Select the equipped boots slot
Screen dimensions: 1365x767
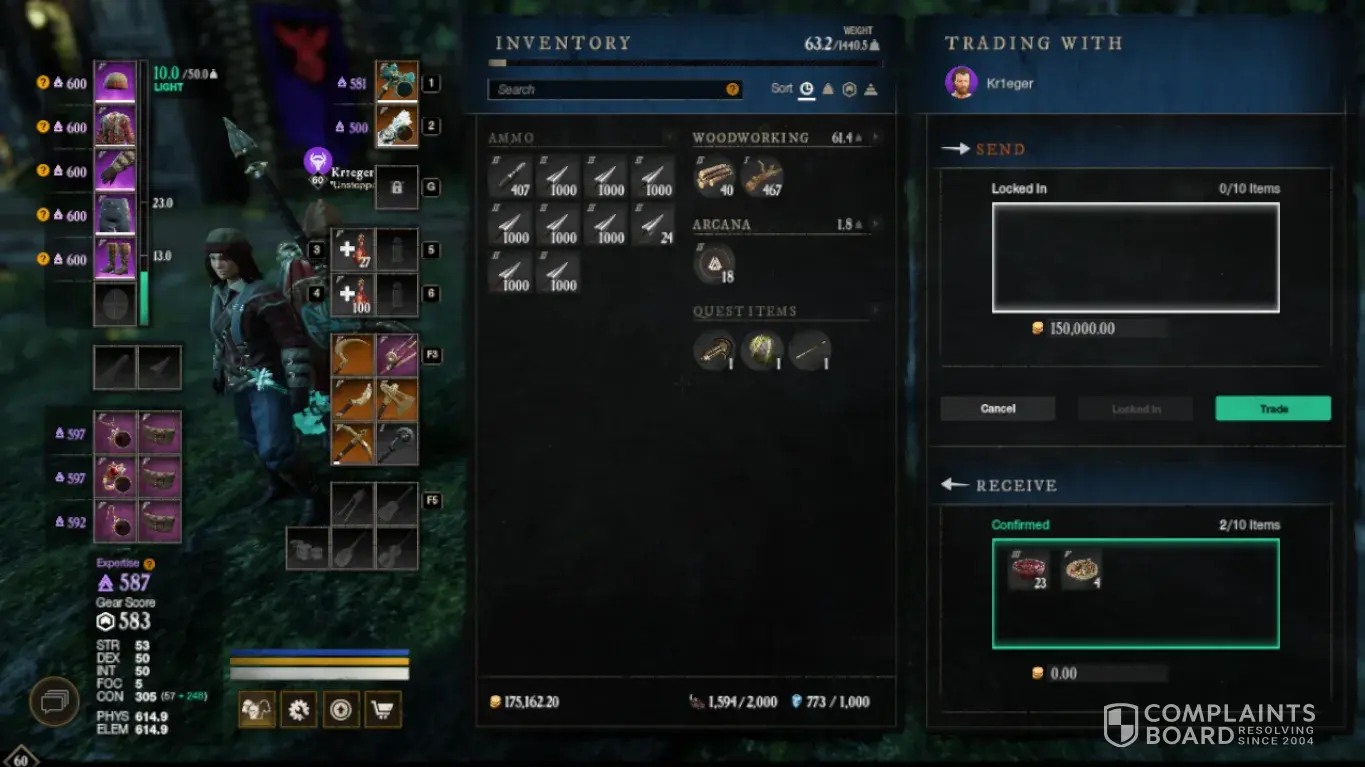point(115,258)
